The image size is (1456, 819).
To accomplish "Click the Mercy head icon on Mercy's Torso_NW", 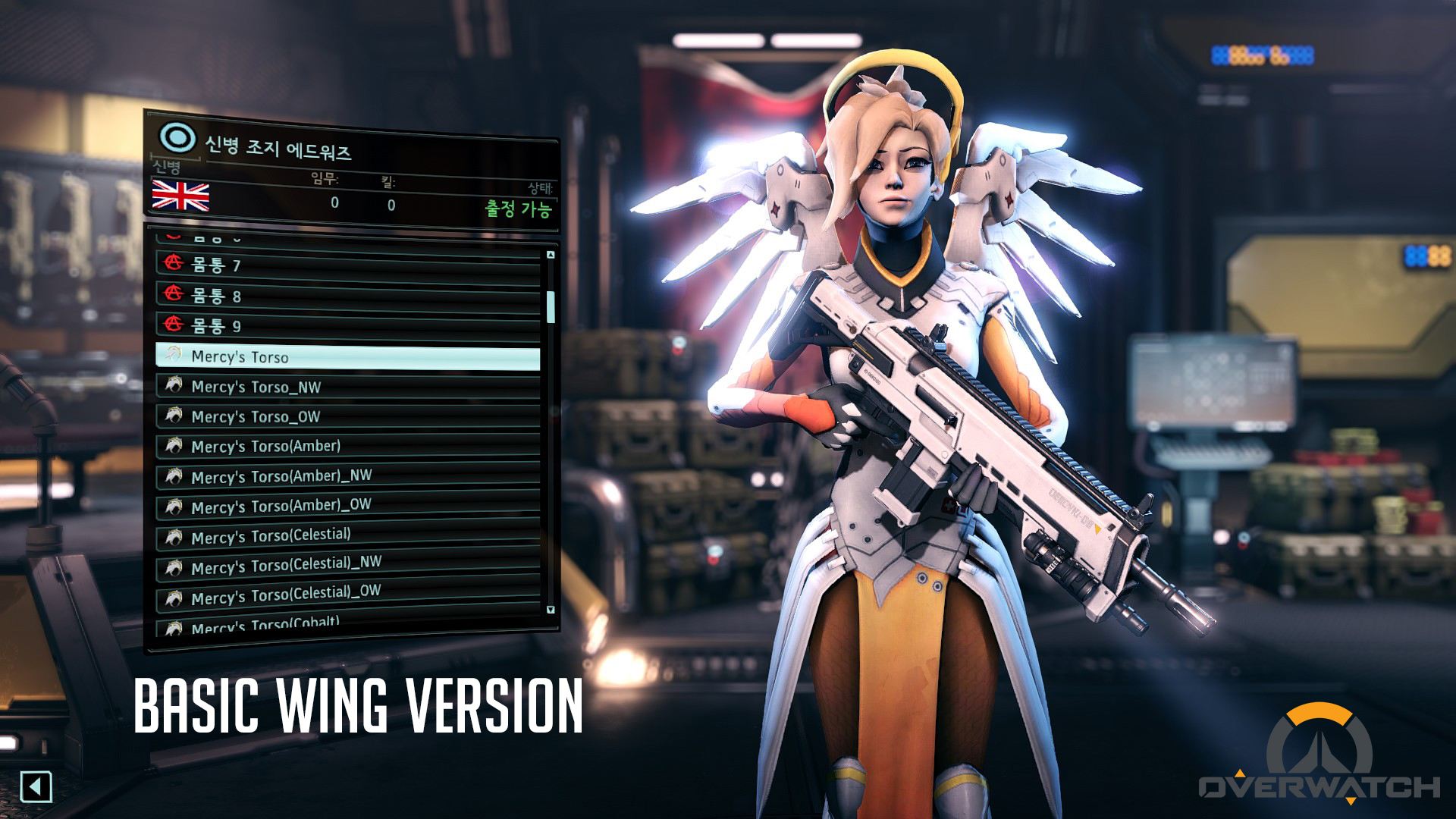I will point(174,386).
